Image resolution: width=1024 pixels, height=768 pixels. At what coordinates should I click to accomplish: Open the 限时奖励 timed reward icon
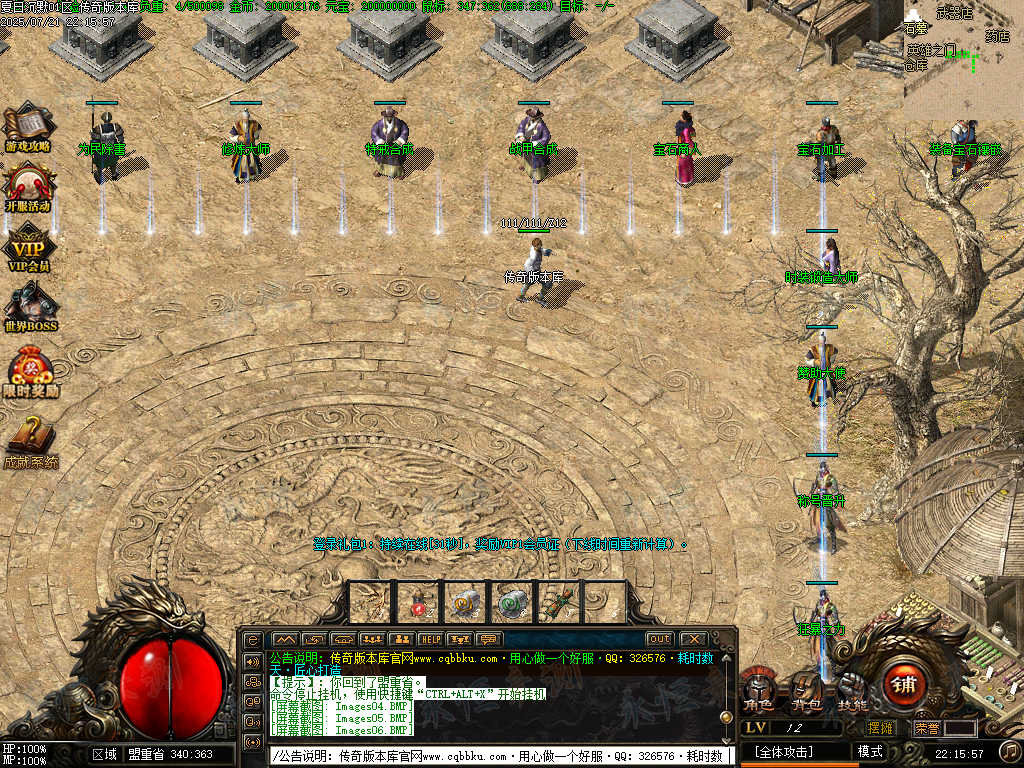point(30,371)
